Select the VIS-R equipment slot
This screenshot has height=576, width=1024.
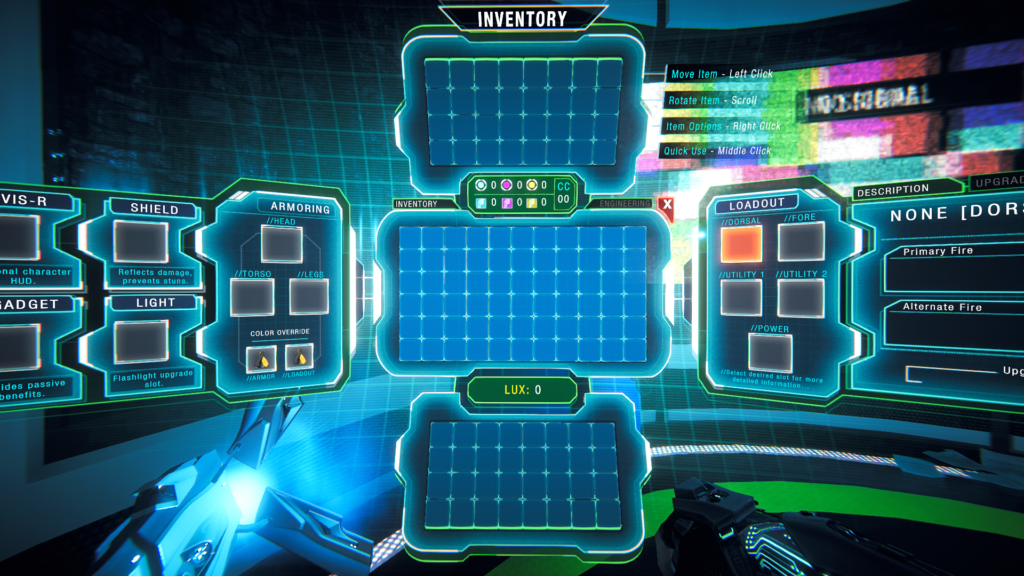(x=18, y=238)
